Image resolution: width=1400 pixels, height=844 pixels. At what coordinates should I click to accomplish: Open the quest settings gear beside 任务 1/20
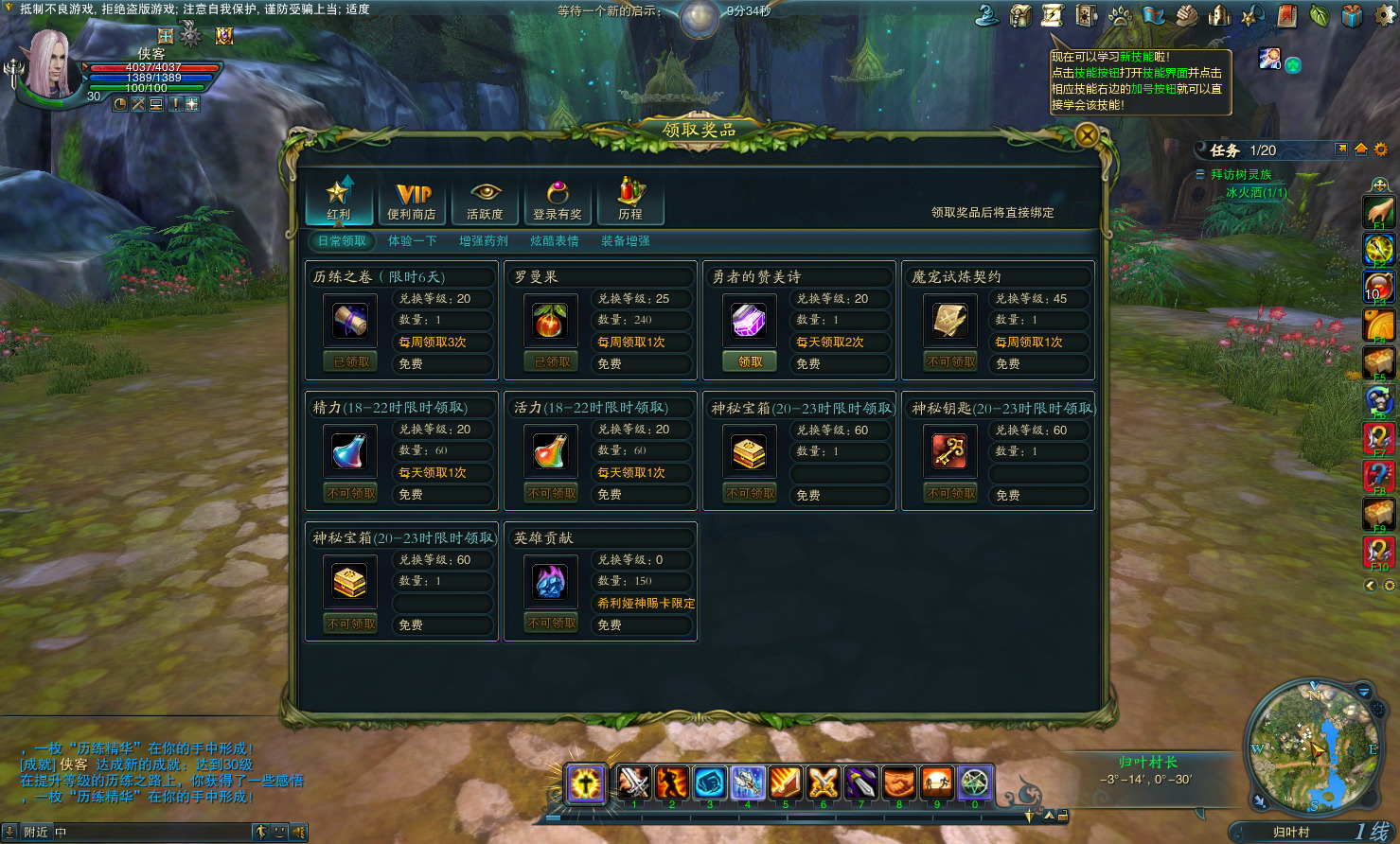(1380, 149)
